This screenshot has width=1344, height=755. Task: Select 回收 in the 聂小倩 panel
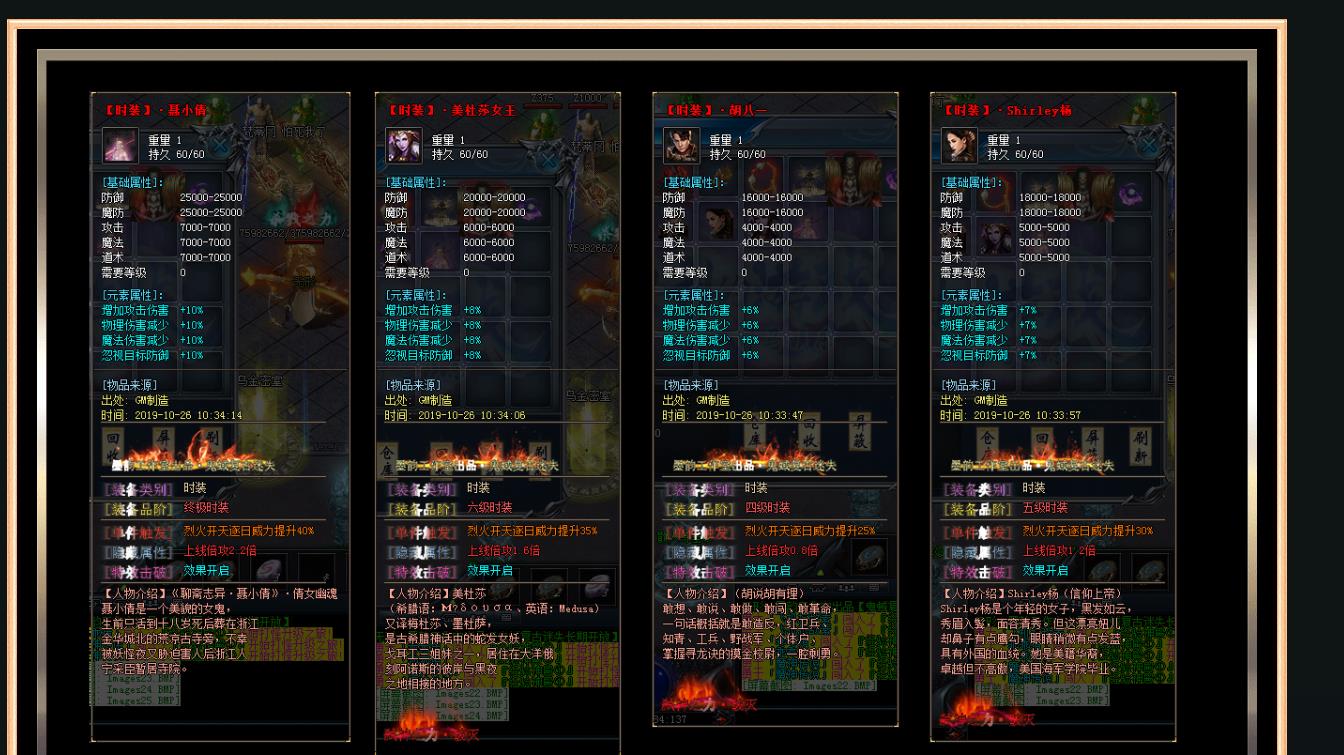(x=113, y=446)
